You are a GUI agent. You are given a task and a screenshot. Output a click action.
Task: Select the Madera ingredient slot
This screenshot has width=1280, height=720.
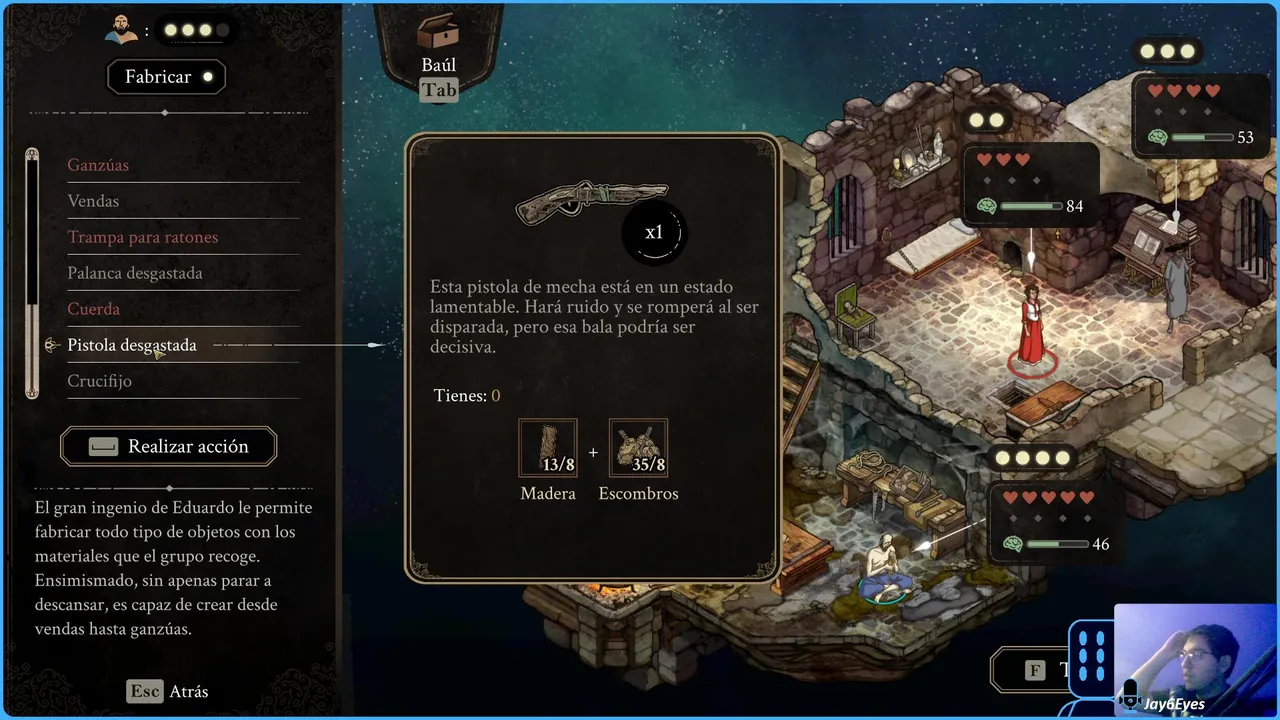pyautogui.click(x=548, y=448)
